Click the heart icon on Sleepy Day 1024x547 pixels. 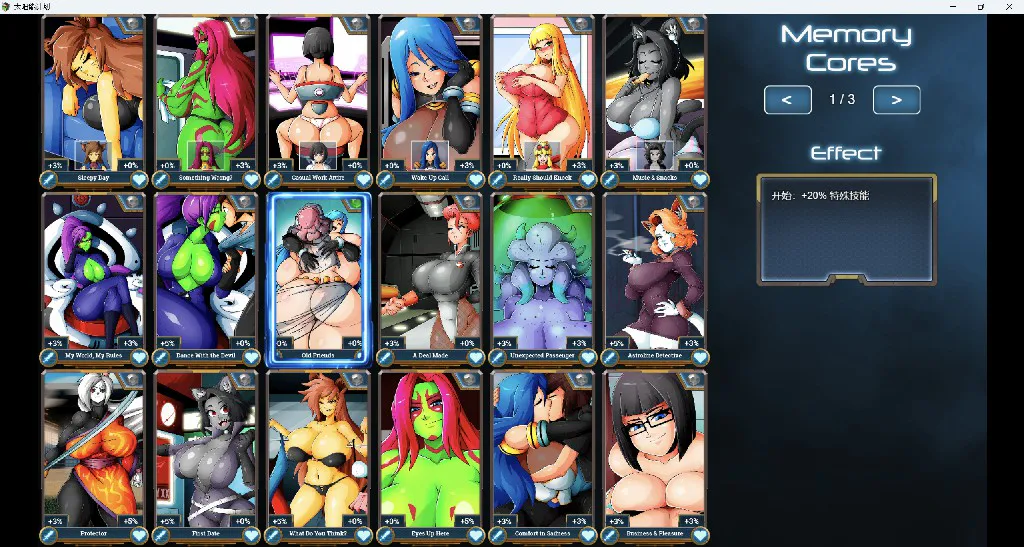[139, 179]
